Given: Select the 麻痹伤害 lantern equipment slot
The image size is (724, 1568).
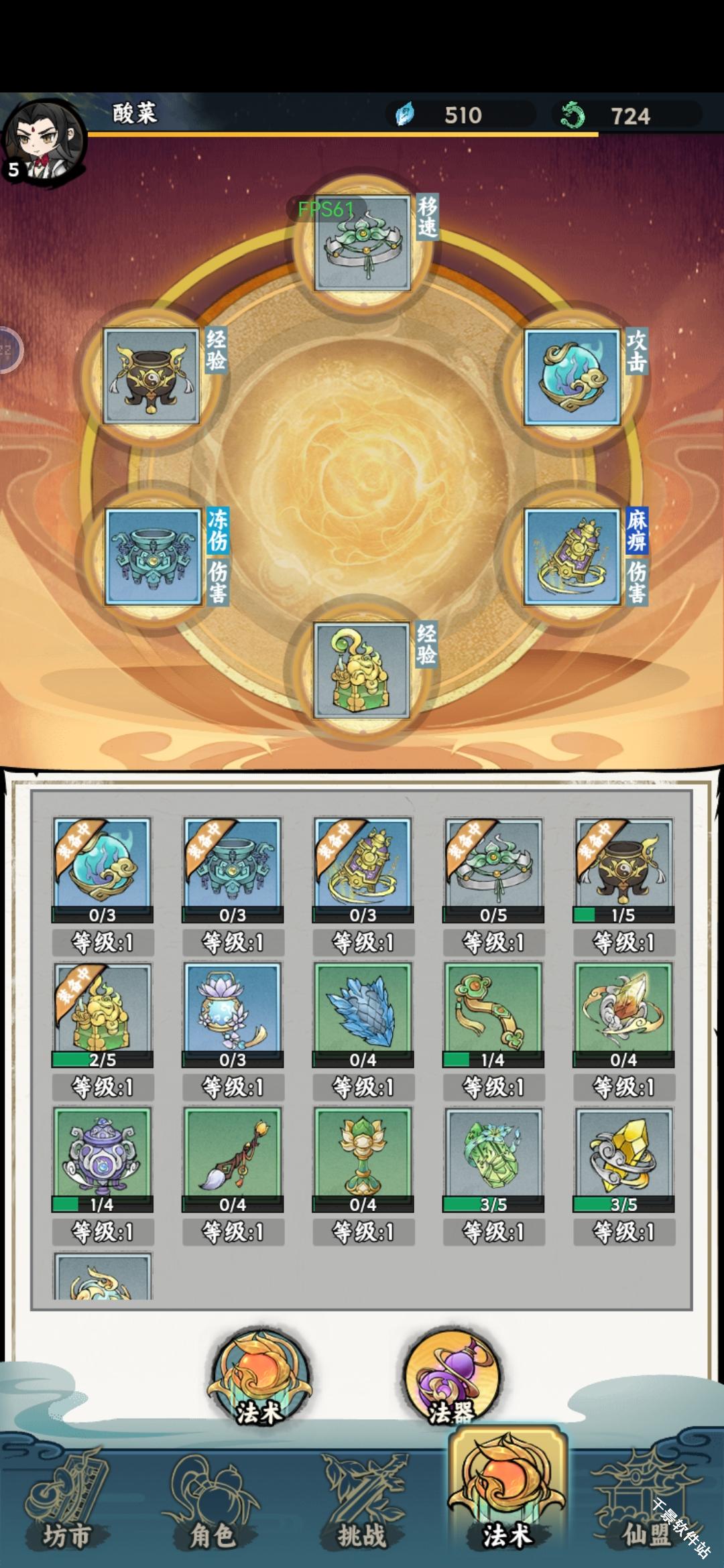Looking at the screenshot, I should 572,556.
